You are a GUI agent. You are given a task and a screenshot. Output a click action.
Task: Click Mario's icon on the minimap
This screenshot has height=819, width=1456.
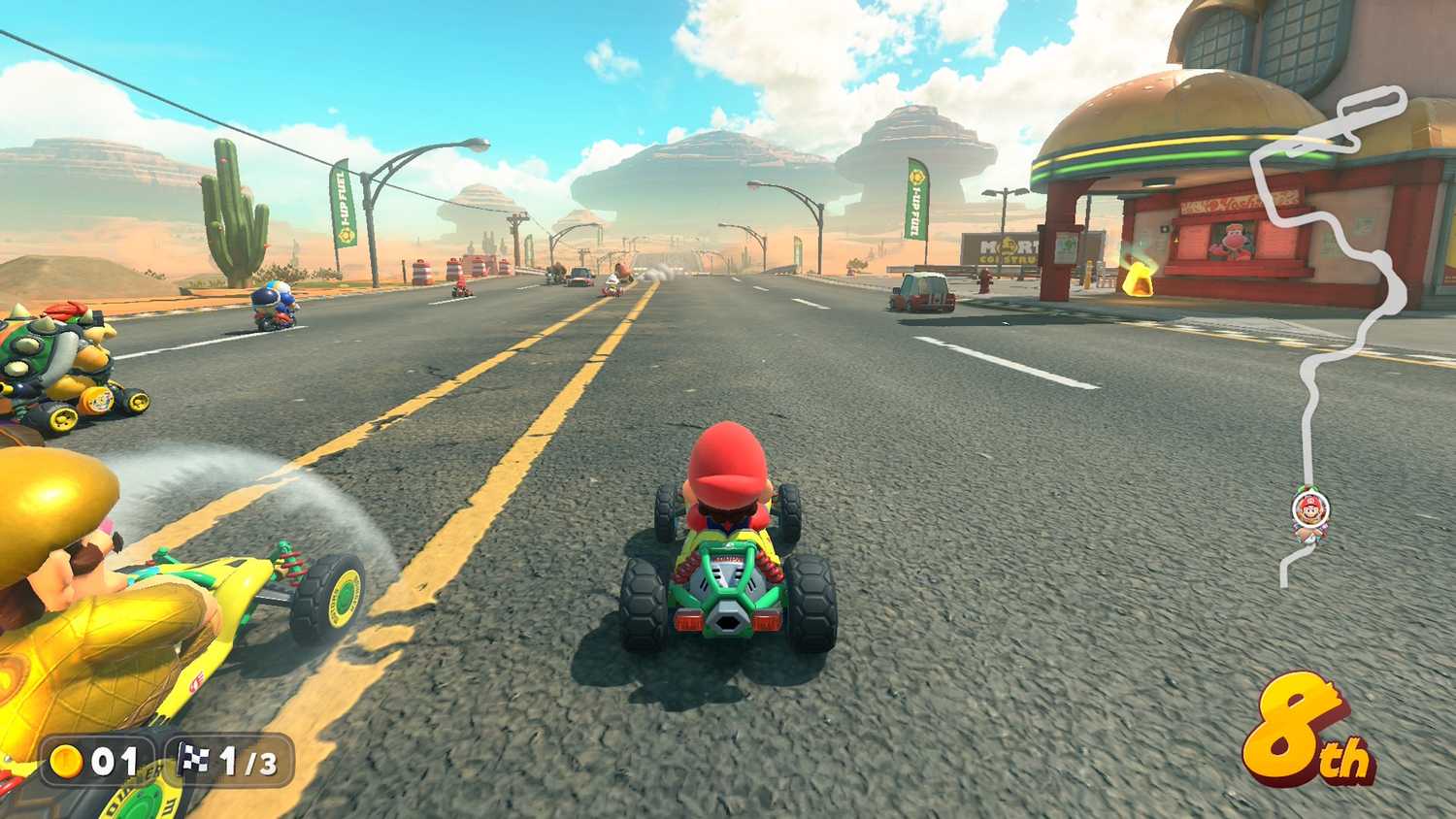click(1311, 507)
